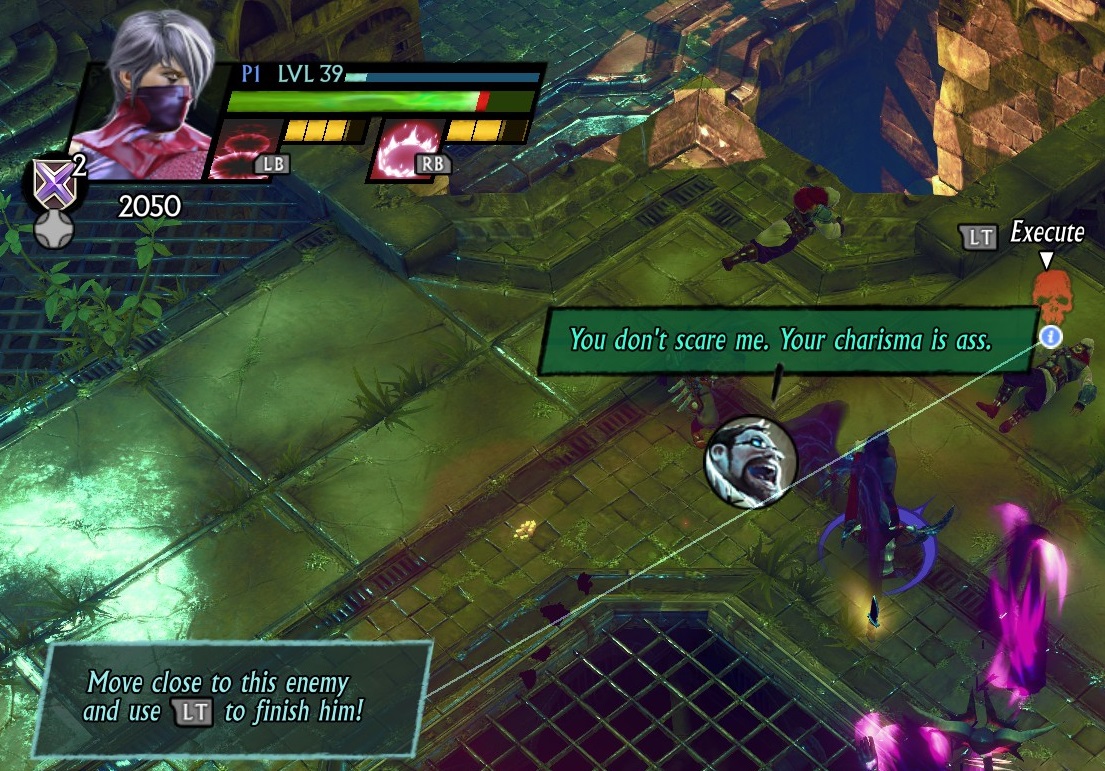Click the "Move close to this enemy" tutorial box

(232, 697)
